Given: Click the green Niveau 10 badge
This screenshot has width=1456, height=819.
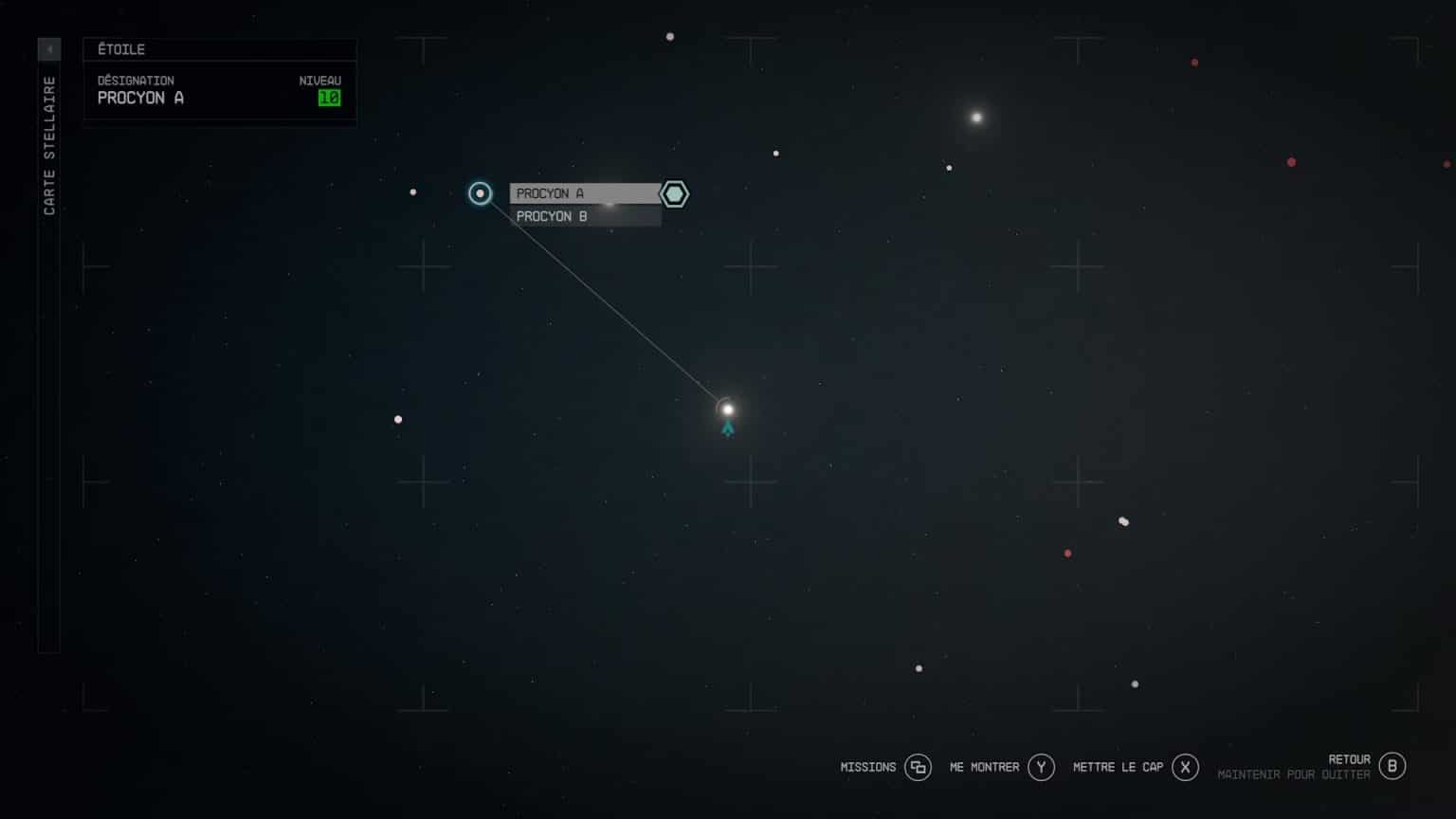Looking at the screenshot, I should (x=329, y=98).
